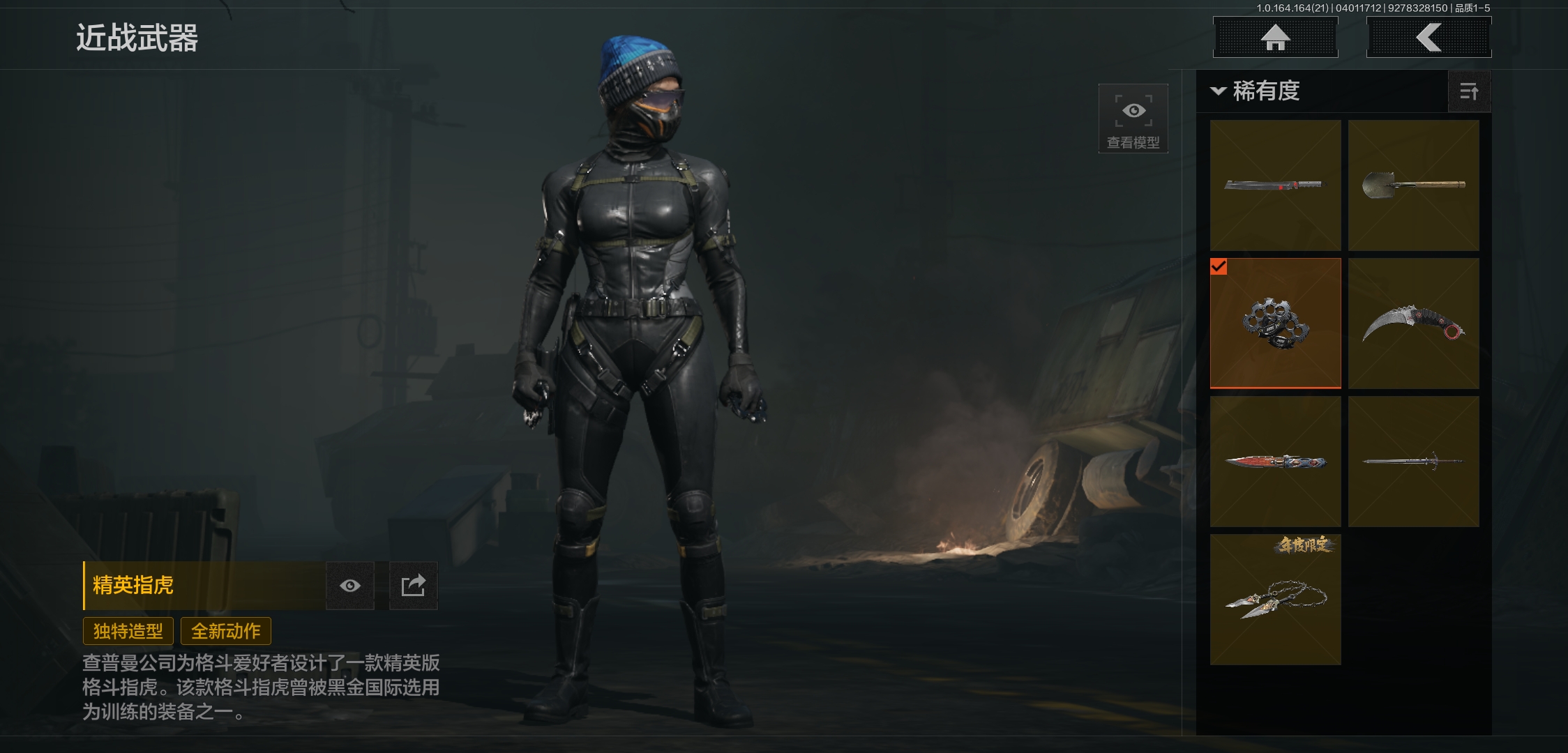The width and height of the screenshot is (1568, 753).
Task: Click the 全新动作 tag
Action: [226, 631]
